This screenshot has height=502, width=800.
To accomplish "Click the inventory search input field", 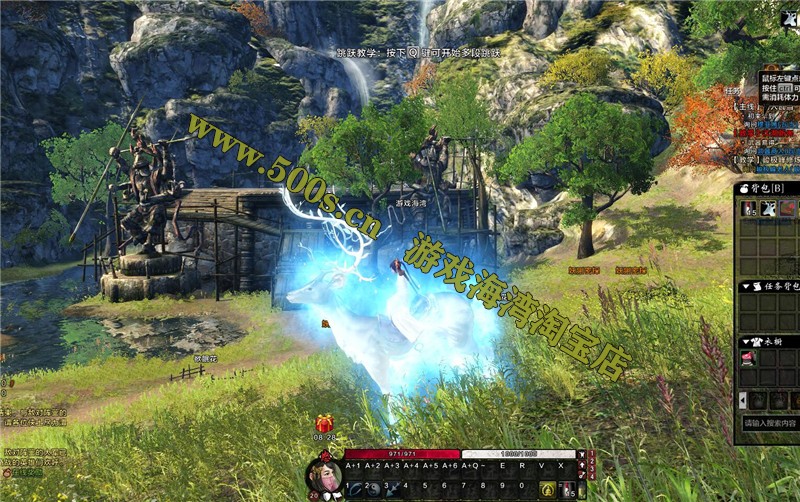I will 769,424.
